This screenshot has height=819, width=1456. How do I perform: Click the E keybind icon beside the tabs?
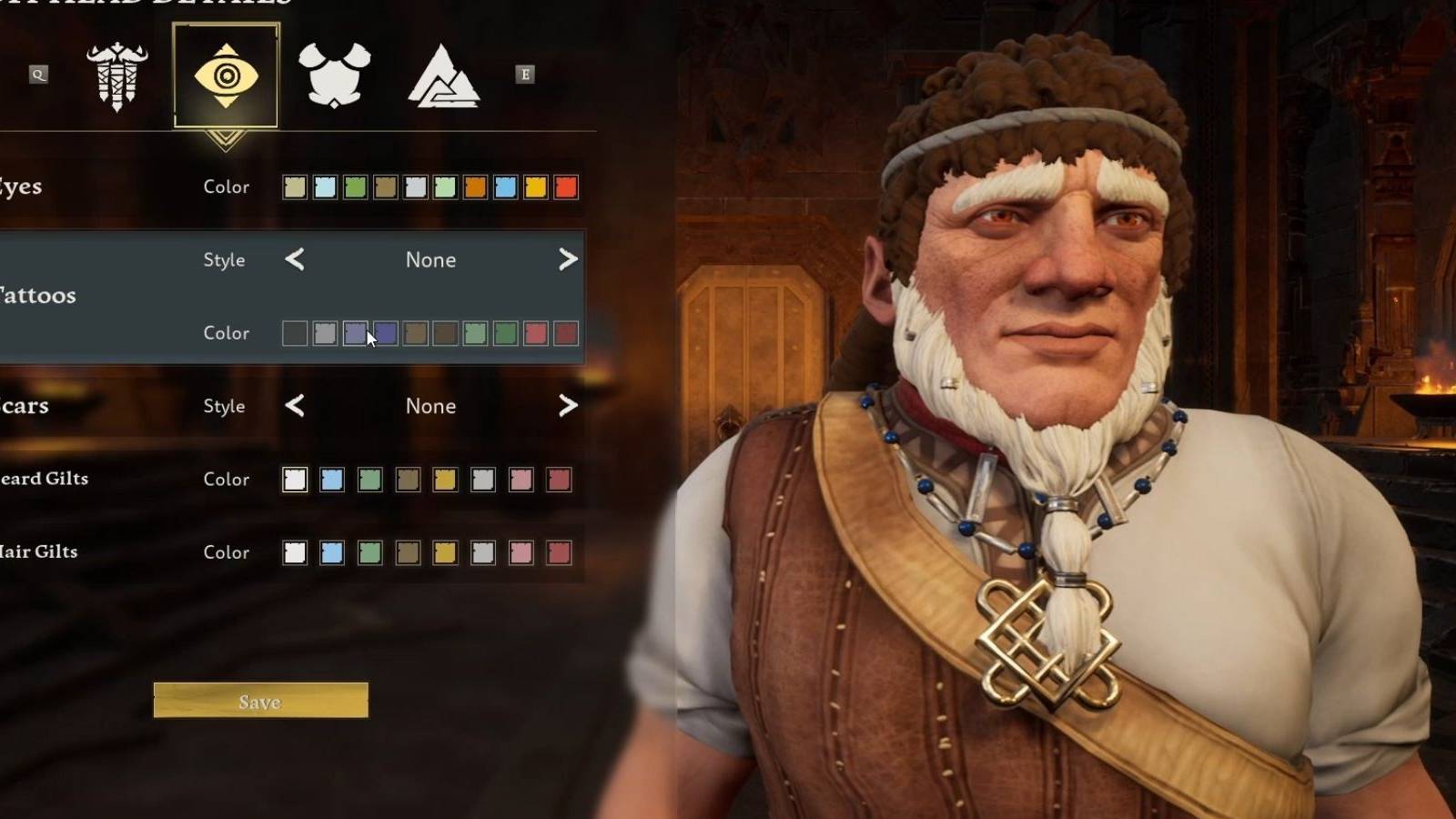526,76
